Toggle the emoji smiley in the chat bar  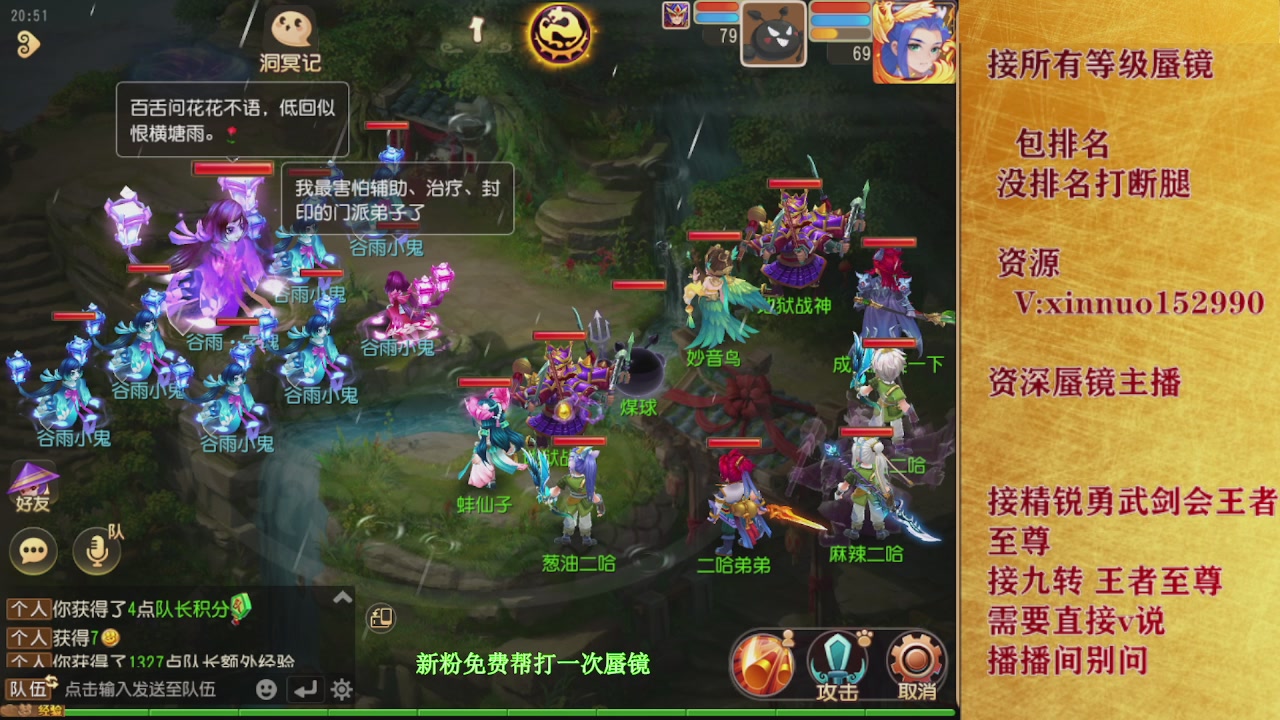(x=265, y=689)
